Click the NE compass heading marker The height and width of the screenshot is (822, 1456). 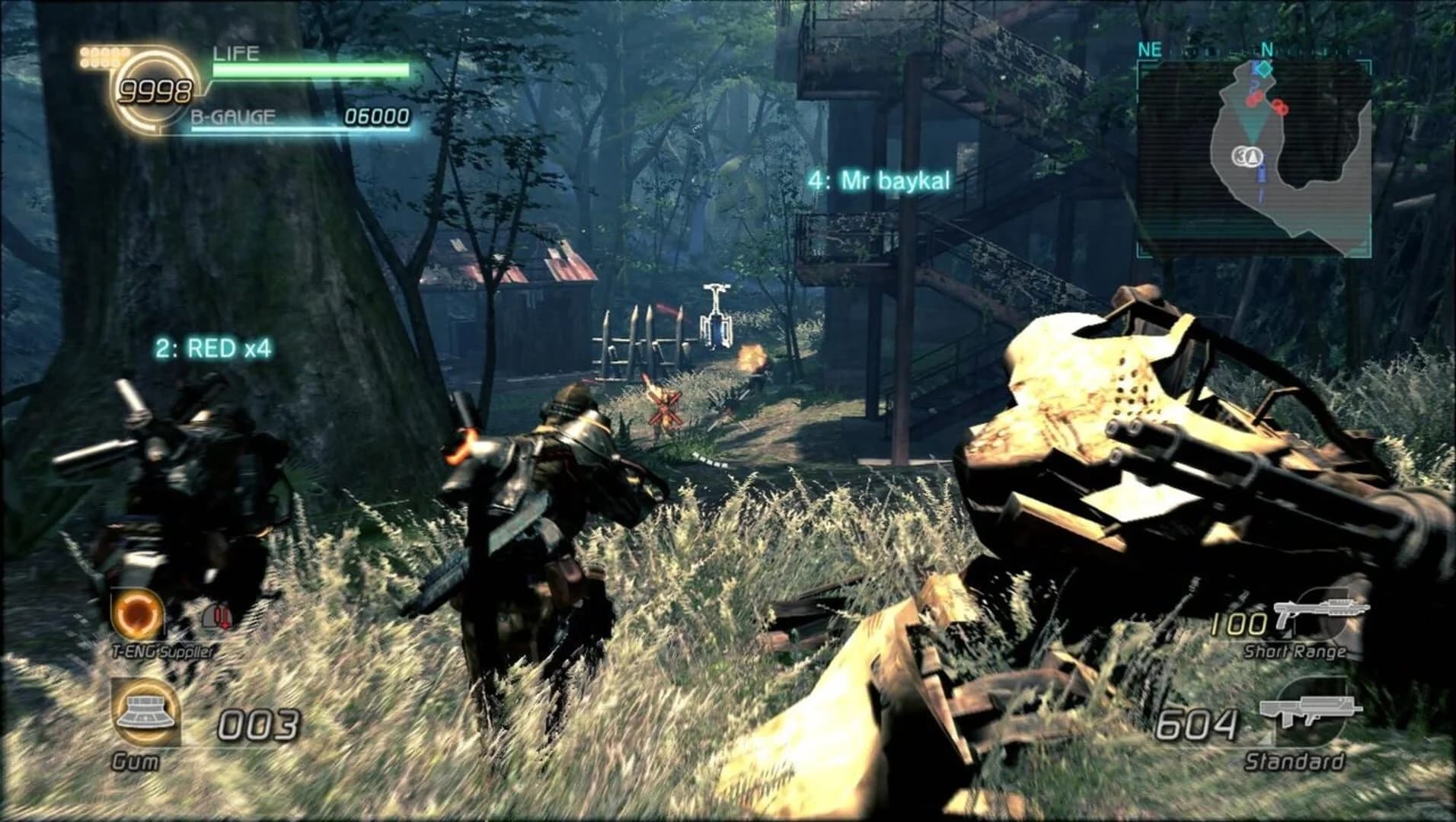pyautogui.click(x=1149, y=49)
